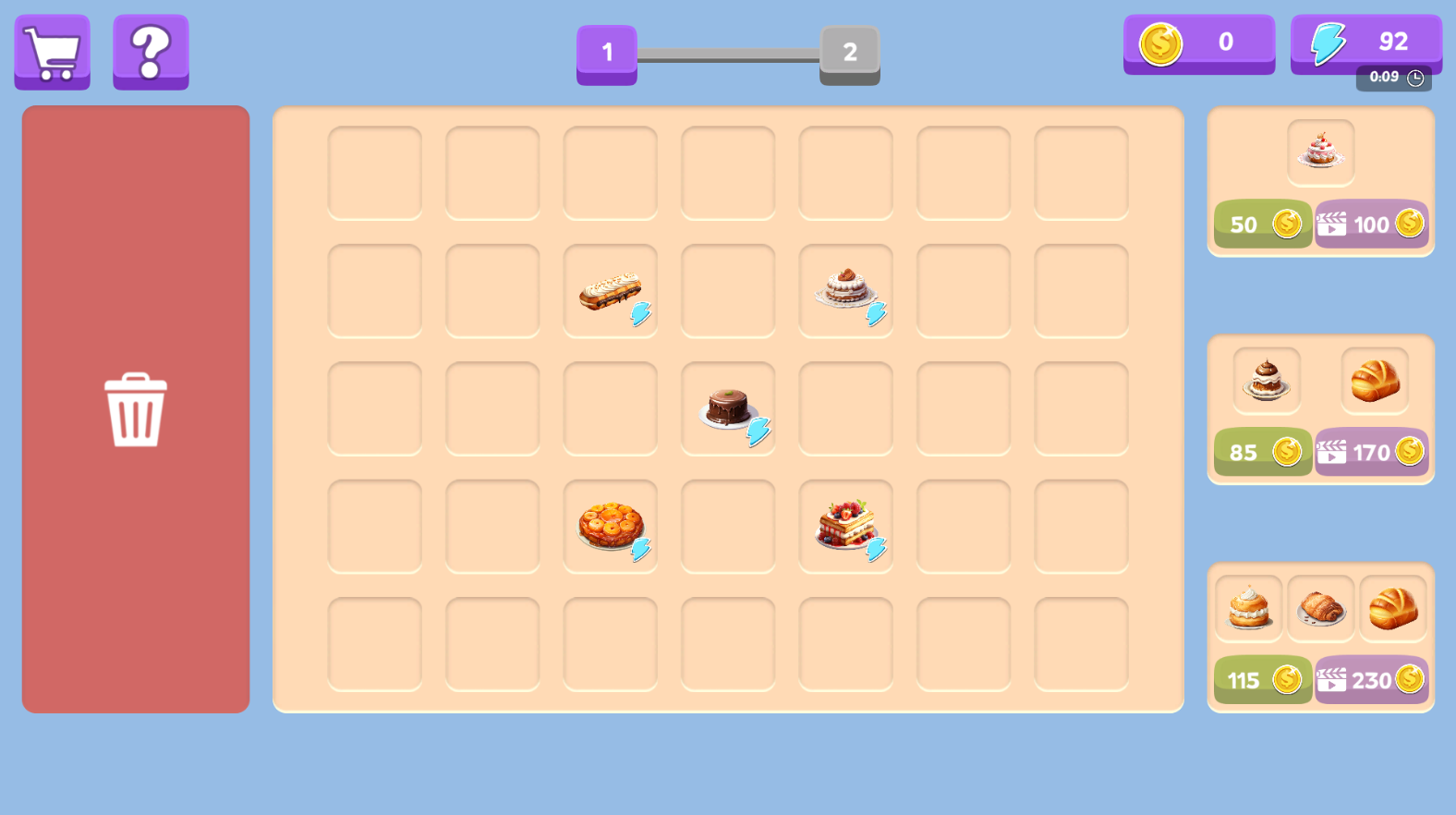The width and height of the screenshot is (1456, 815).
Task: Open the help question mark icon
Action: [x=151, y=52]
